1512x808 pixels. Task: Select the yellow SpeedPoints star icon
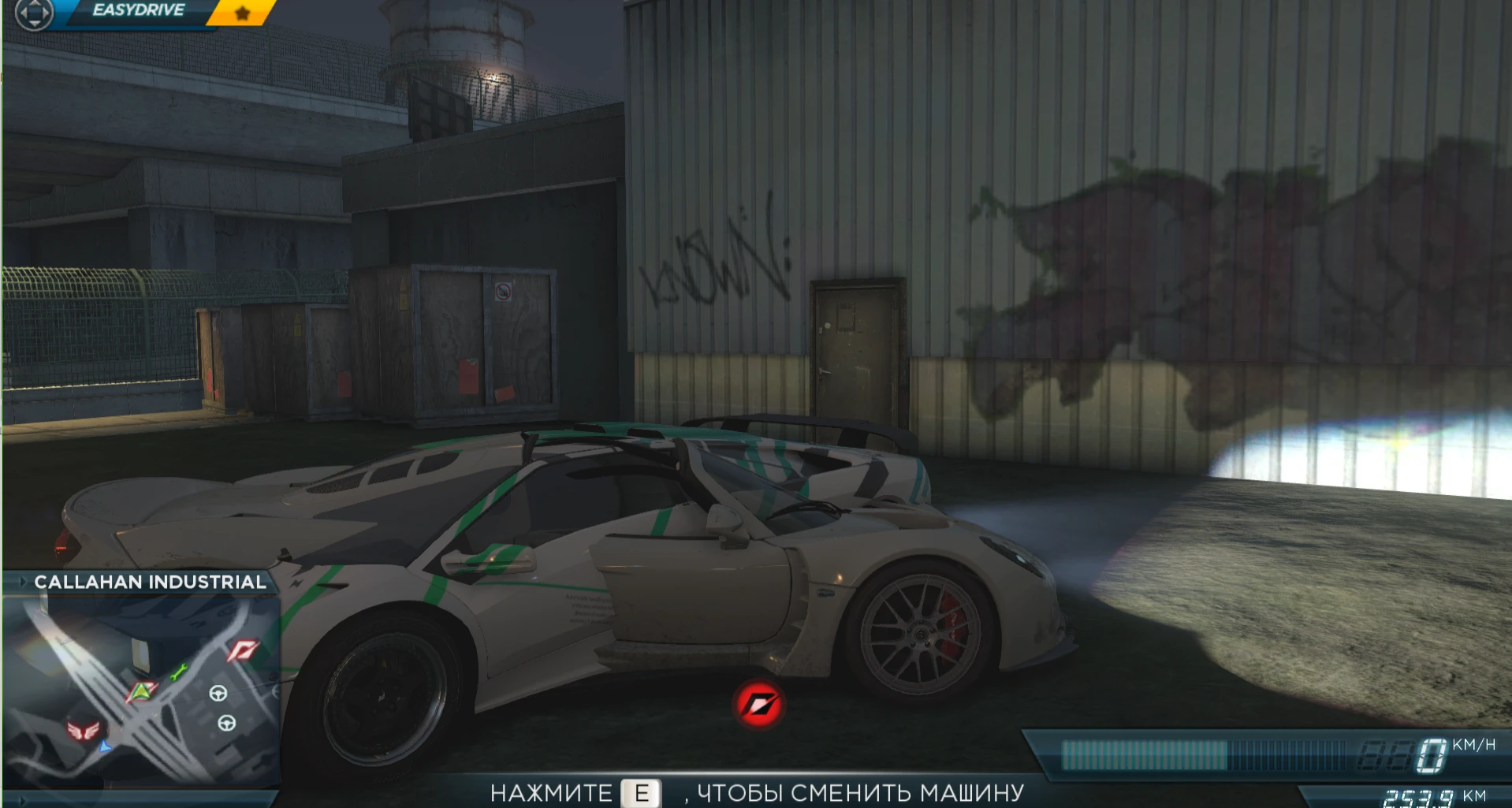point(242,12)
